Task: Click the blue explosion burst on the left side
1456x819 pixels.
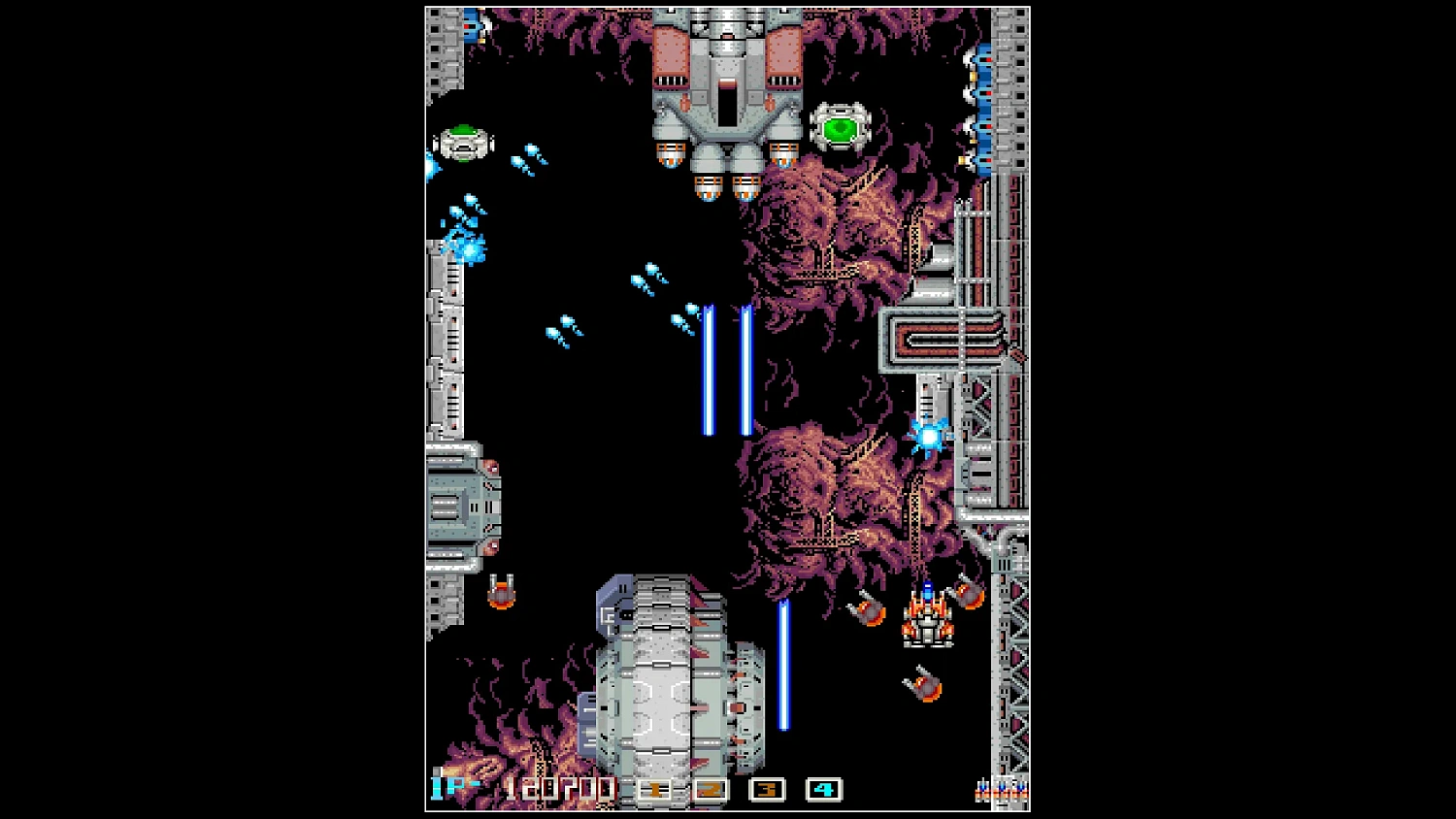Action: pos(468,247)
